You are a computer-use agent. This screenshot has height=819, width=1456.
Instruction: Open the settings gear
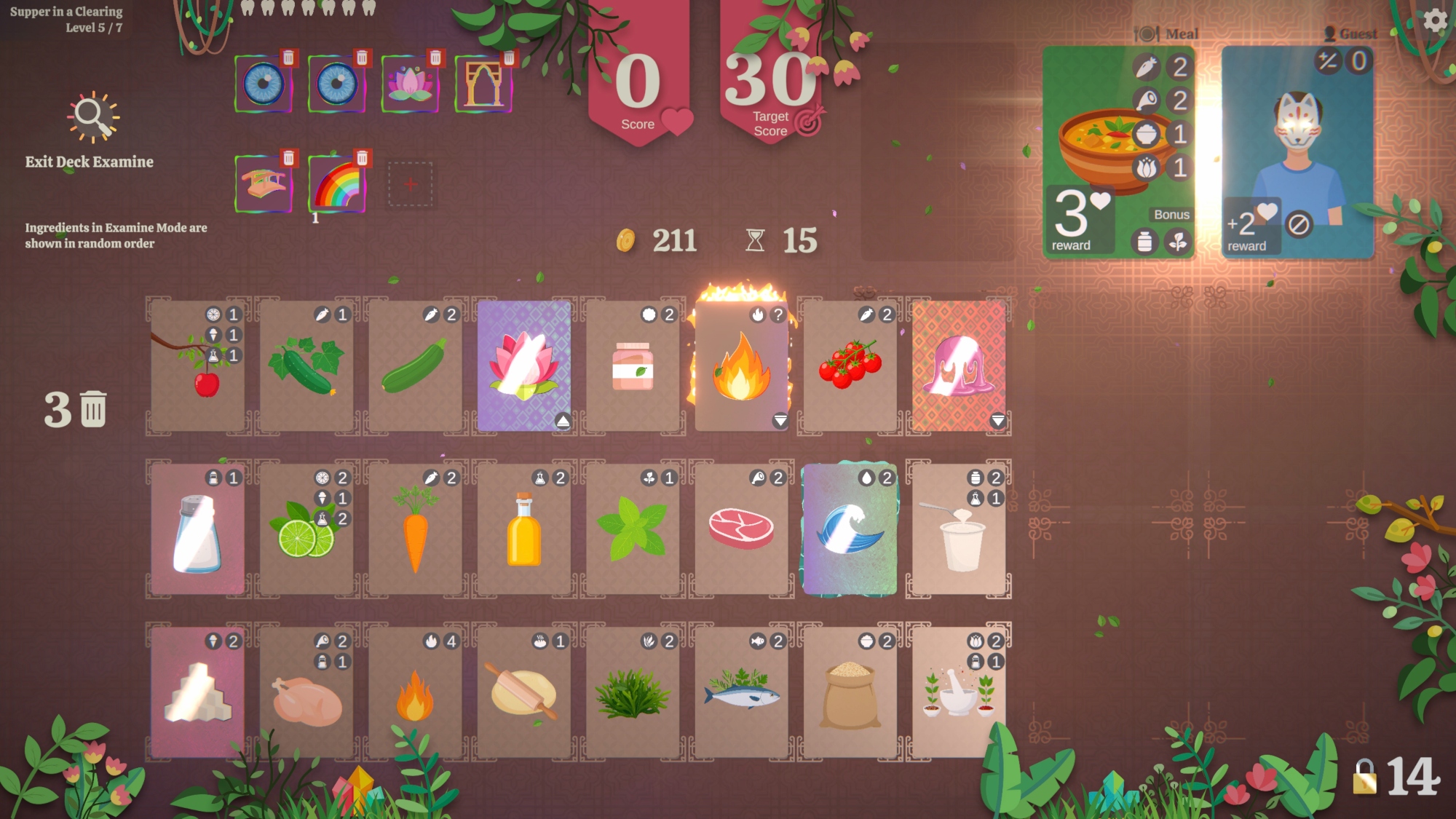pos(1435,20)
